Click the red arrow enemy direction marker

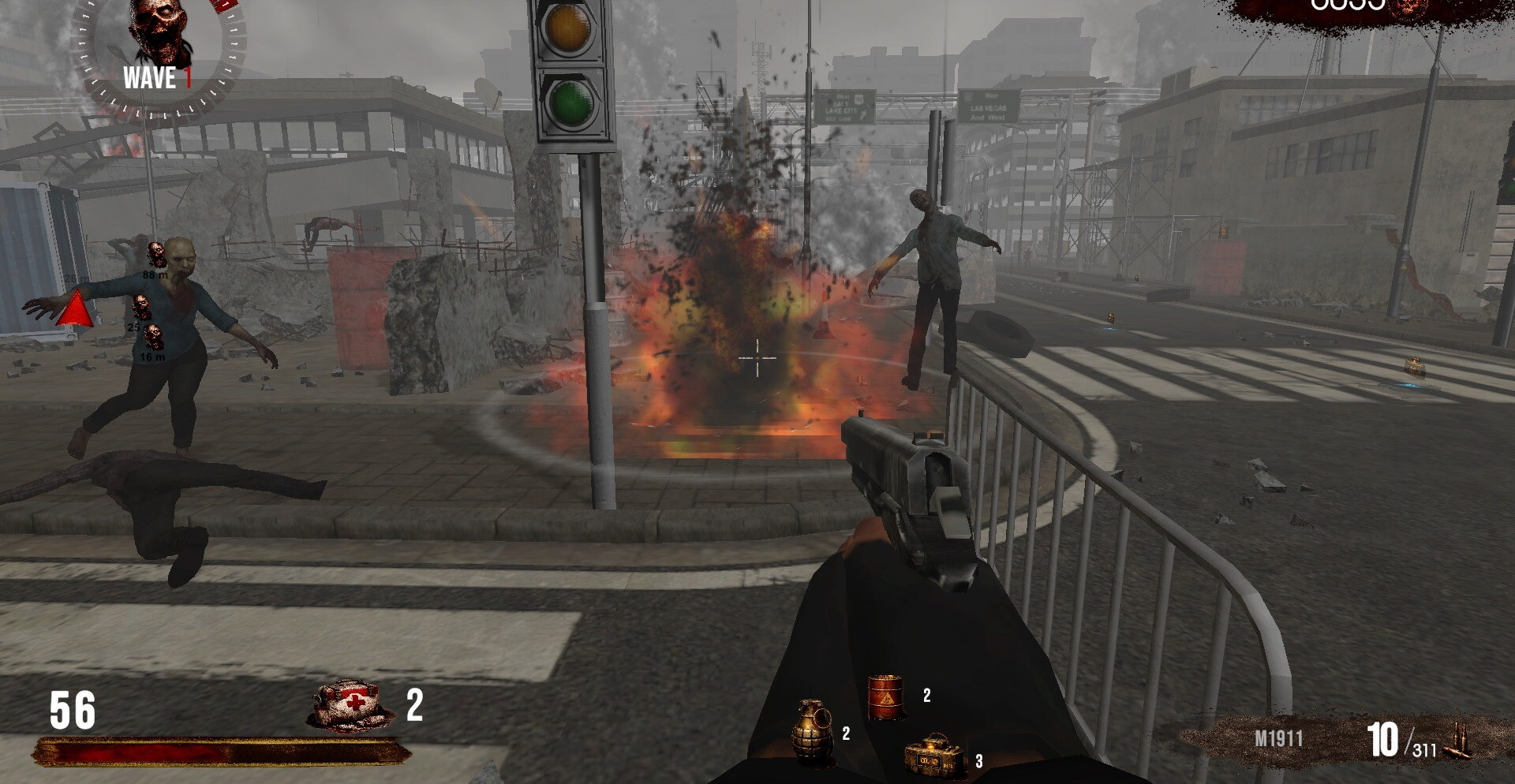76,309
